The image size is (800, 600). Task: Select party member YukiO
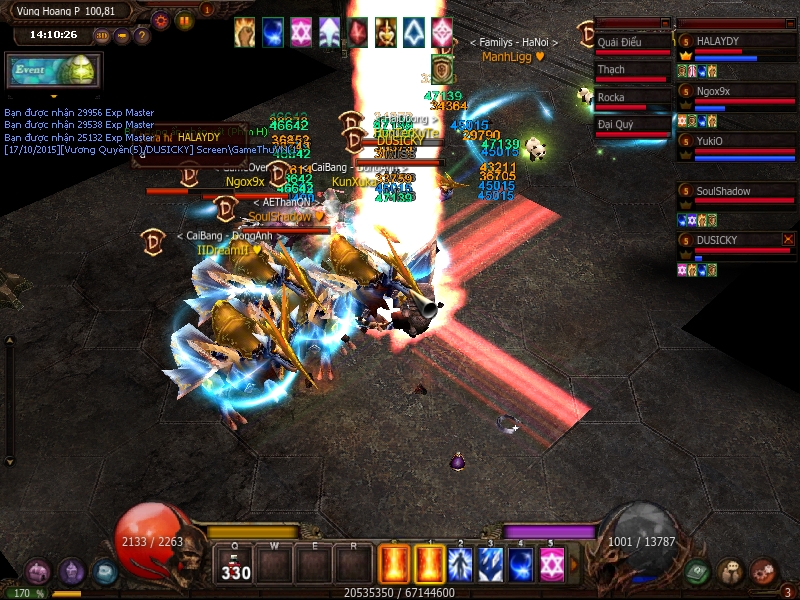coord(736,142)
